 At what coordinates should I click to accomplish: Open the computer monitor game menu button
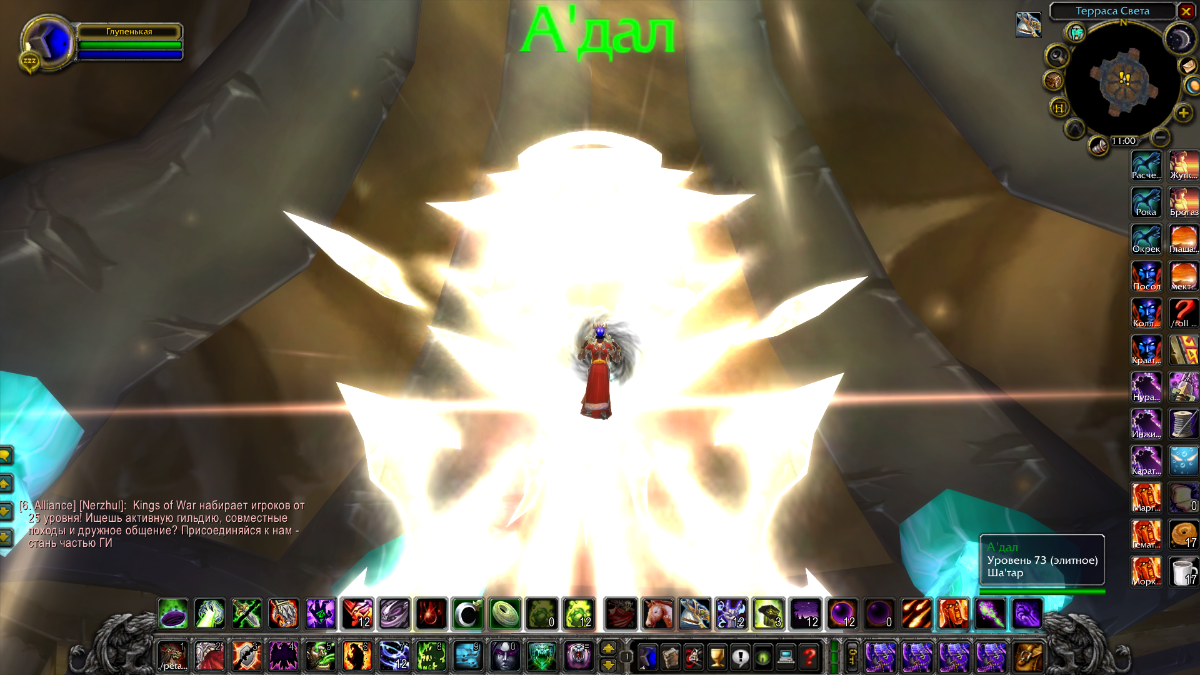[x=786, y=656]
